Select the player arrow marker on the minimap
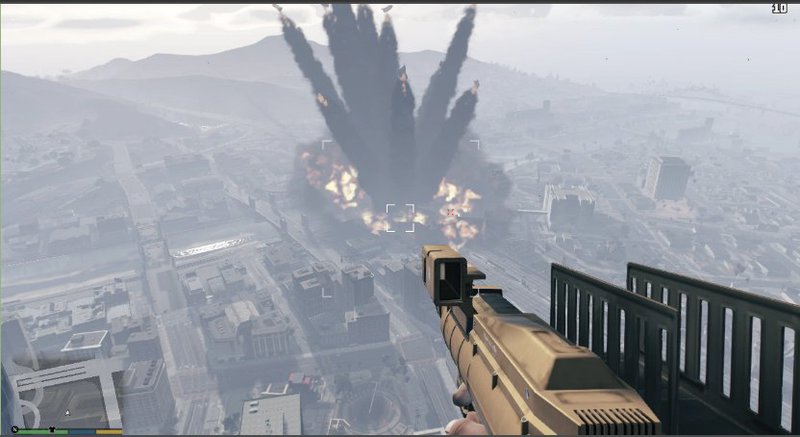The image size is (800, 437). coord(67,412)
